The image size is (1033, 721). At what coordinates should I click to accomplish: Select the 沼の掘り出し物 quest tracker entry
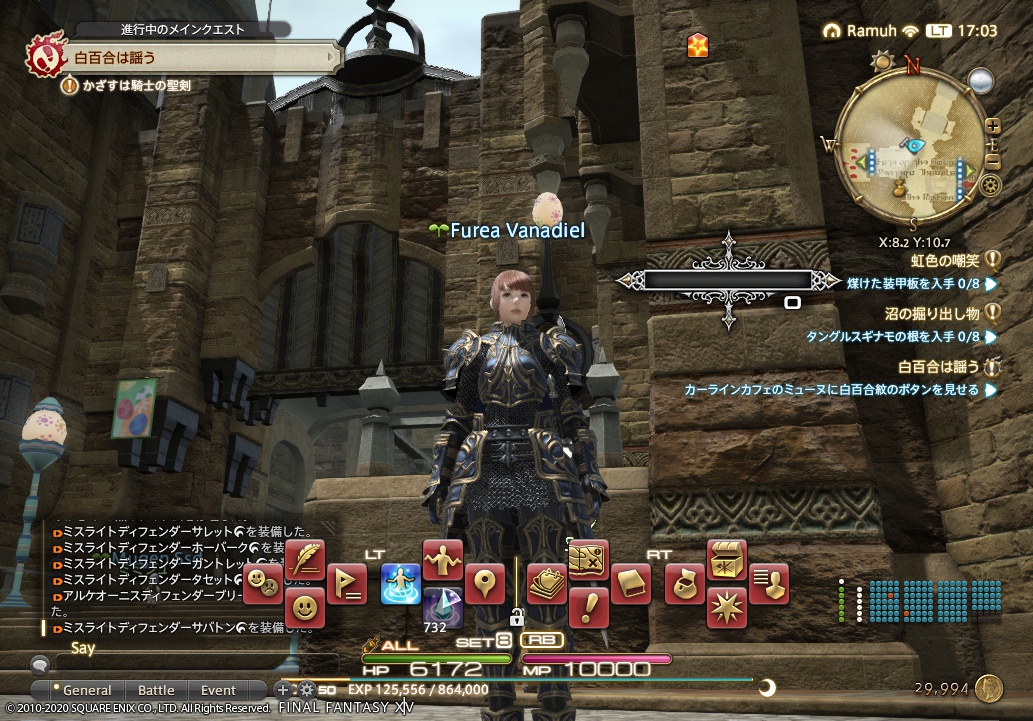pyautogui.click(x=941, y=313)
